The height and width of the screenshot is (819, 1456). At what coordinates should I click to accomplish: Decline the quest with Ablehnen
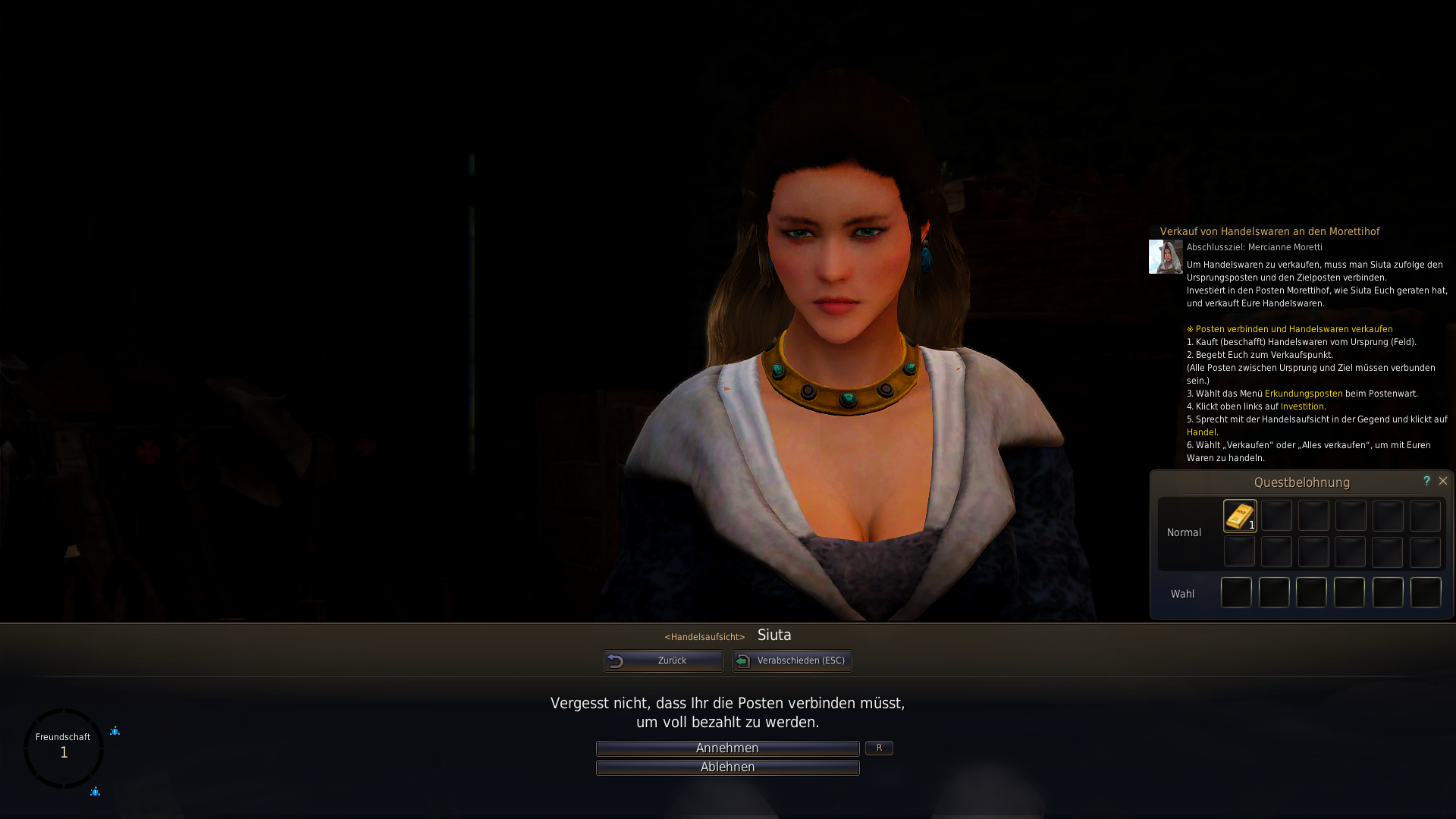727,767
